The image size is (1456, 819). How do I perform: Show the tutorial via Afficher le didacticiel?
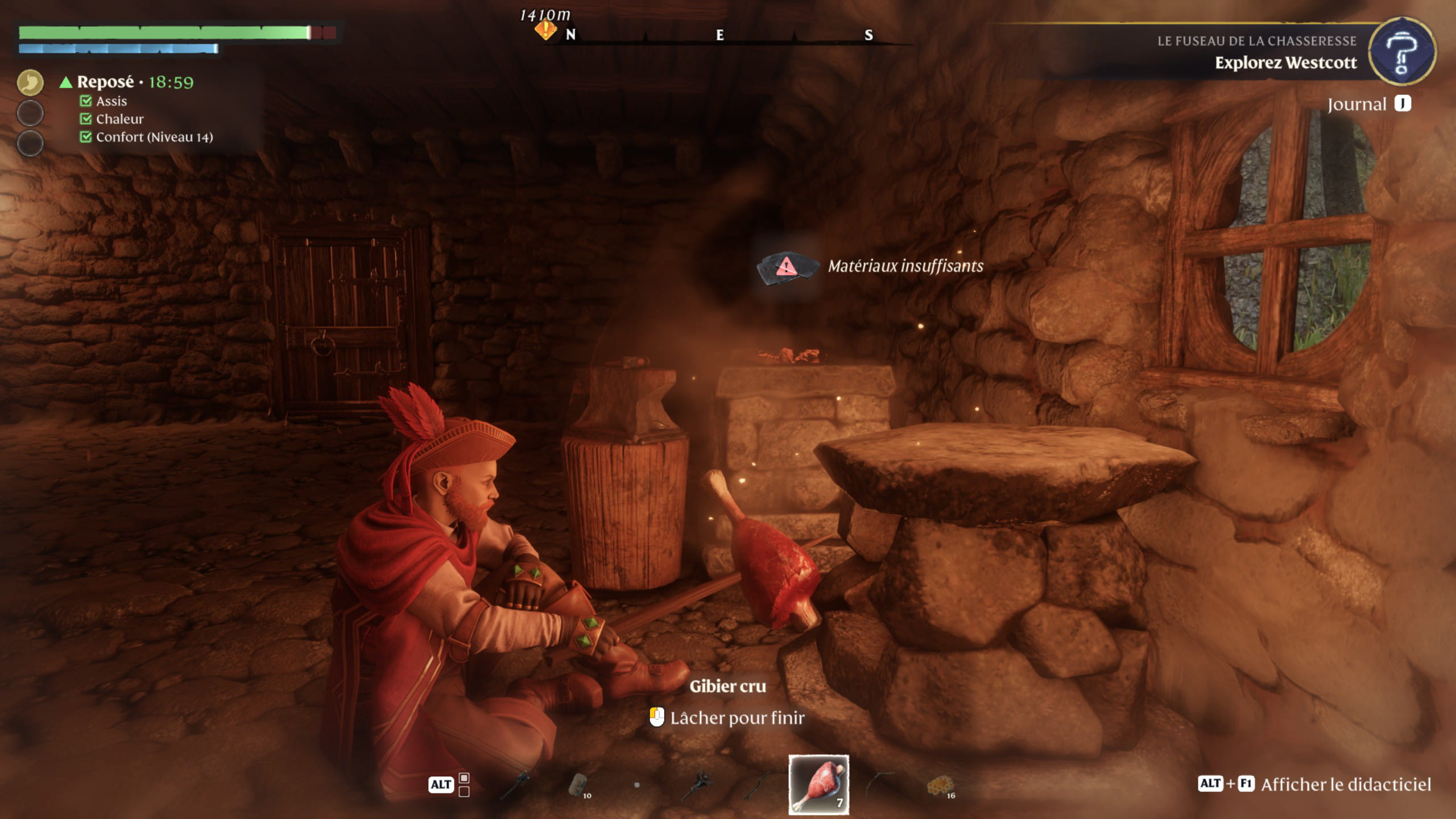(1345, 784)
